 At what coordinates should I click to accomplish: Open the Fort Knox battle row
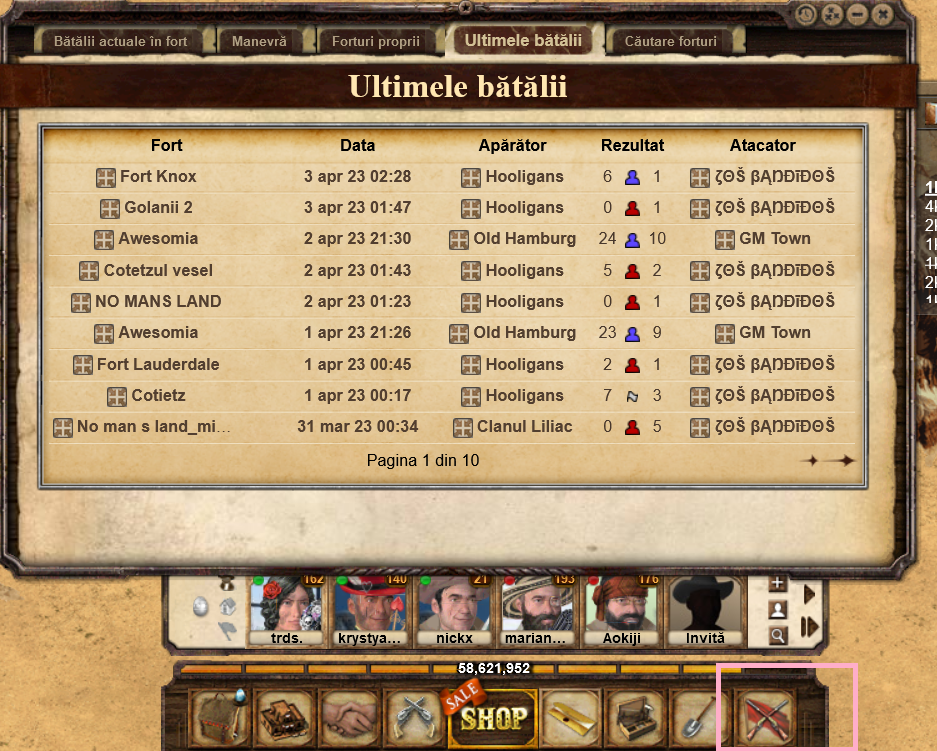tap(158, 177)
